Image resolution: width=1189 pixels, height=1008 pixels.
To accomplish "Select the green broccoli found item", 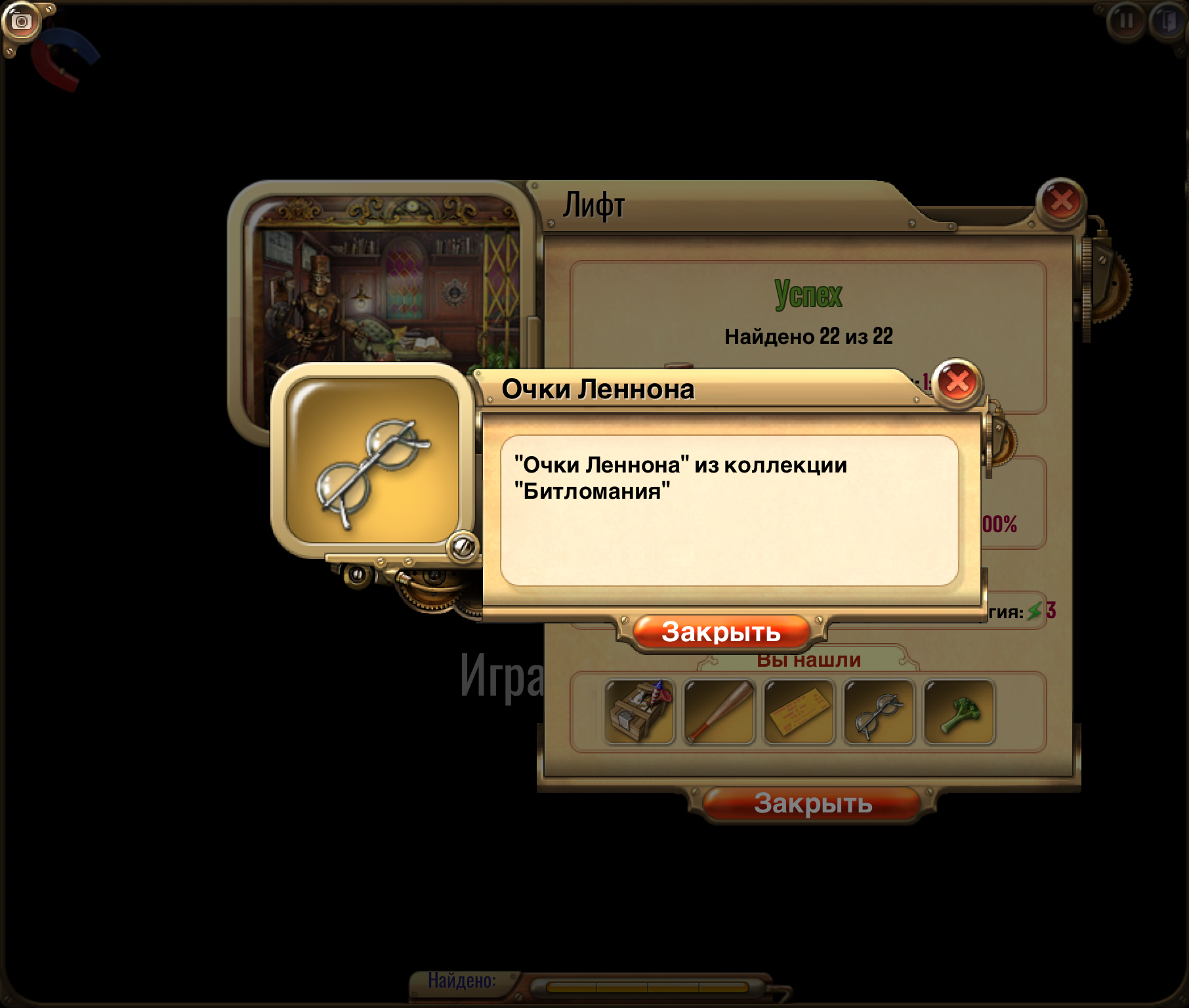I will pos(959,712).
